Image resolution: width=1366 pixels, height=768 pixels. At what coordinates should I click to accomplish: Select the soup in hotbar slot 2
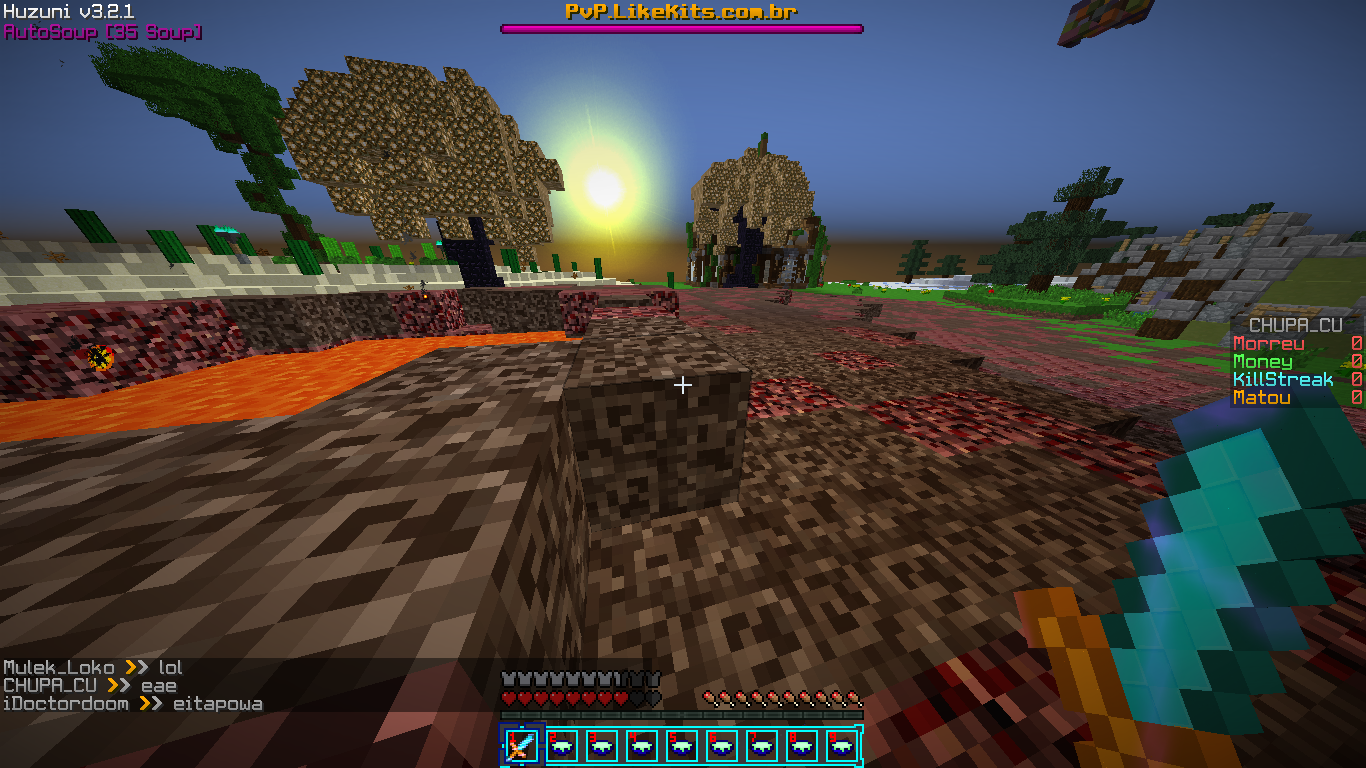point(562,745)
